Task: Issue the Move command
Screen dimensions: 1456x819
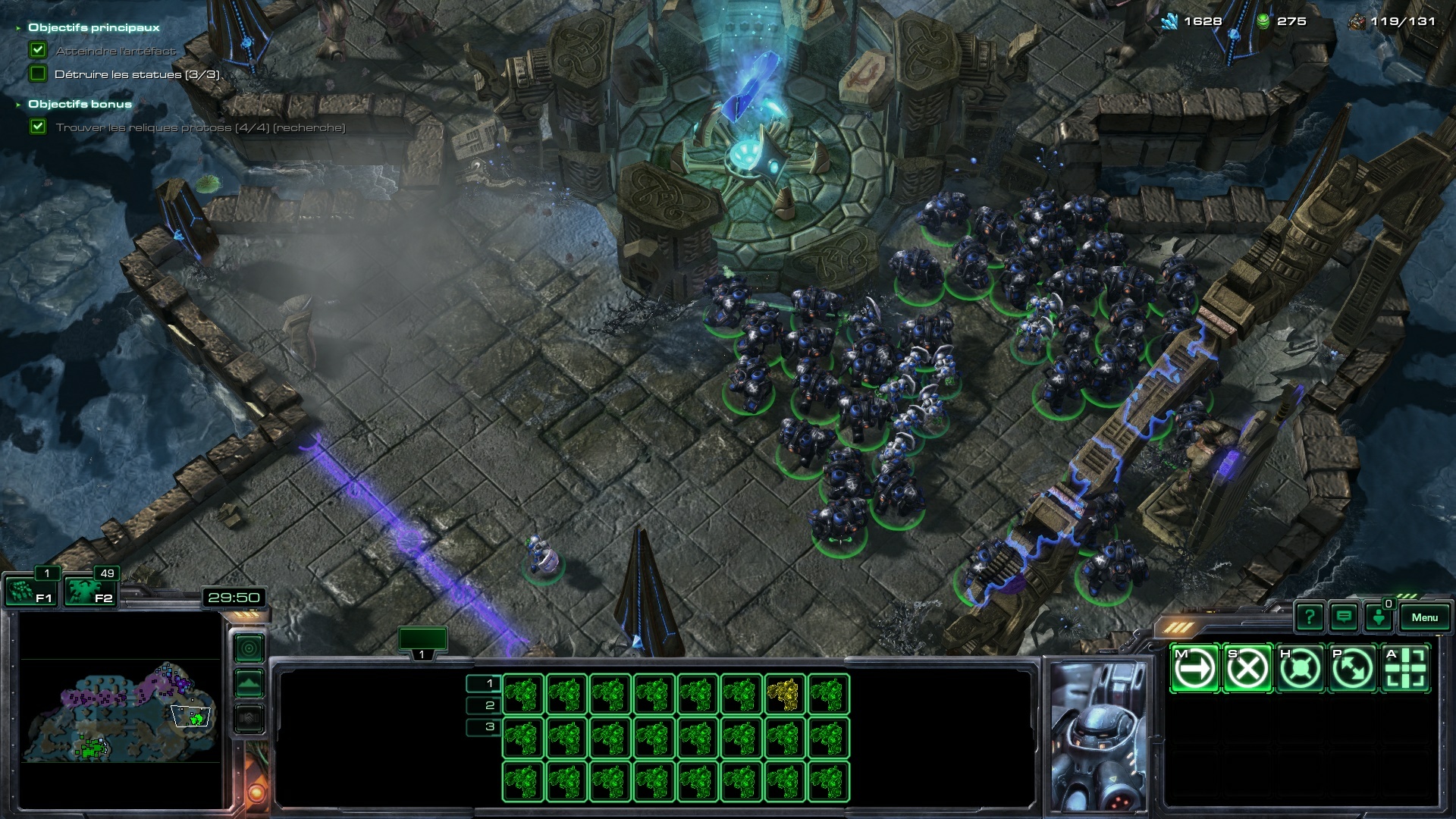Action: pos(1195,668)
